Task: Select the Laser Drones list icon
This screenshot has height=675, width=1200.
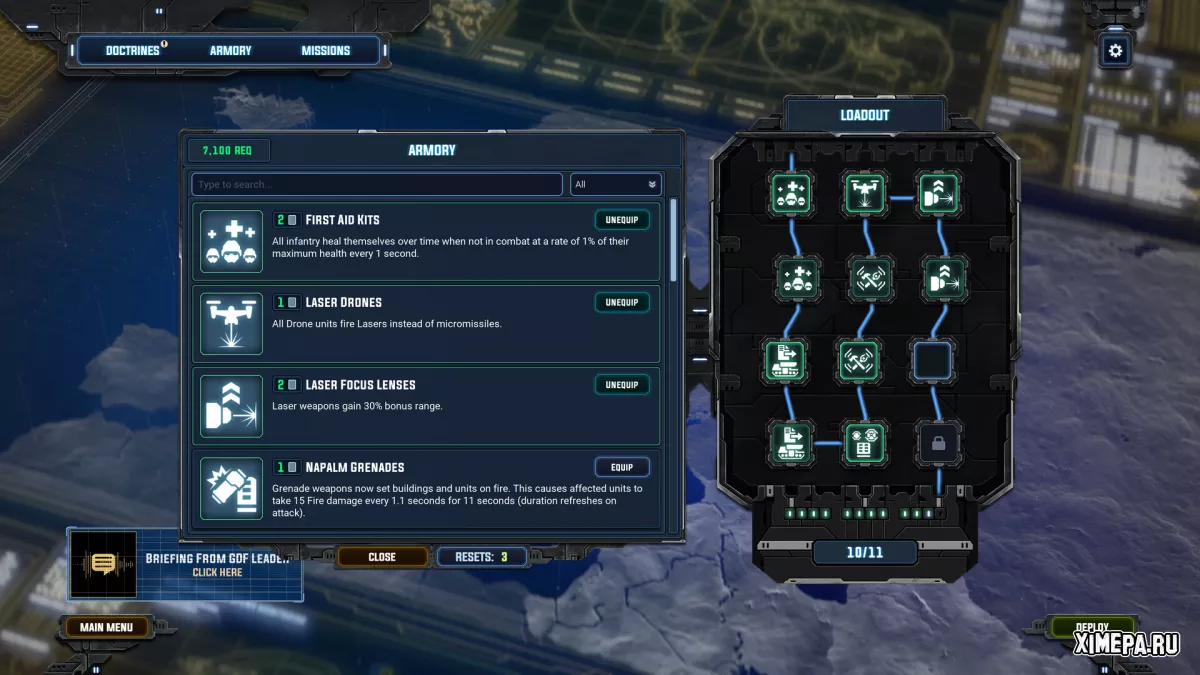Action: [x=231, y=324]
